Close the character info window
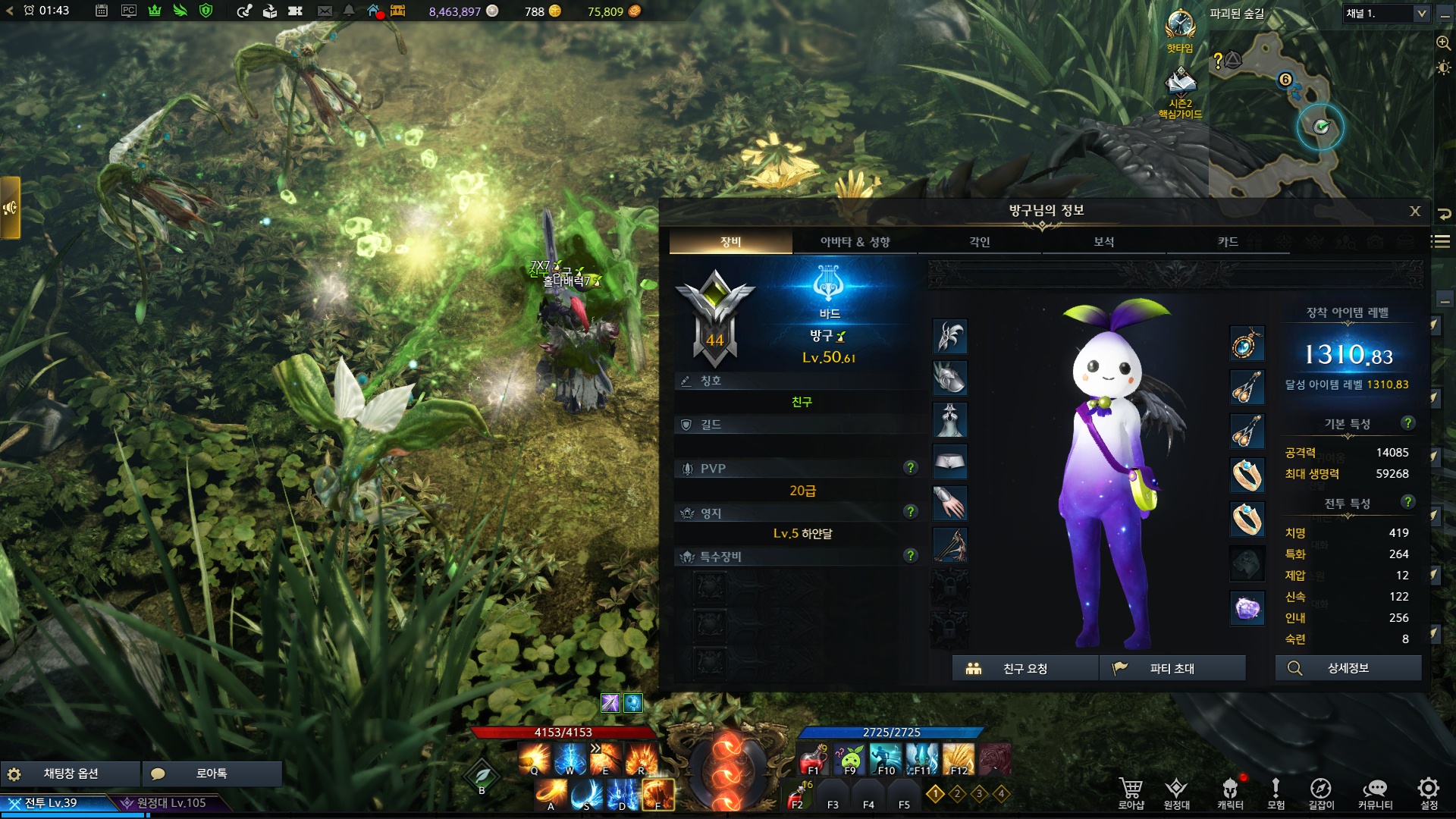This screenshot has width=1456, height=819. [1415, 212]
